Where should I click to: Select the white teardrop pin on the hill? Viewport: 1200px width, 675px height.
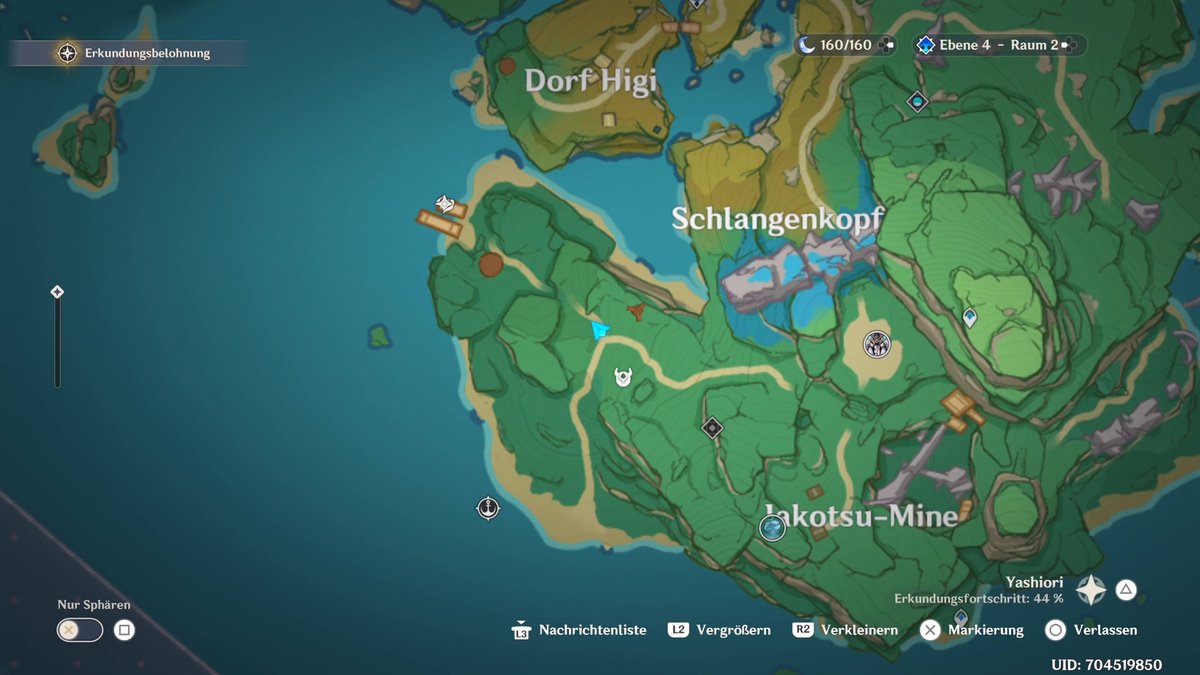(x=969, y=318)
